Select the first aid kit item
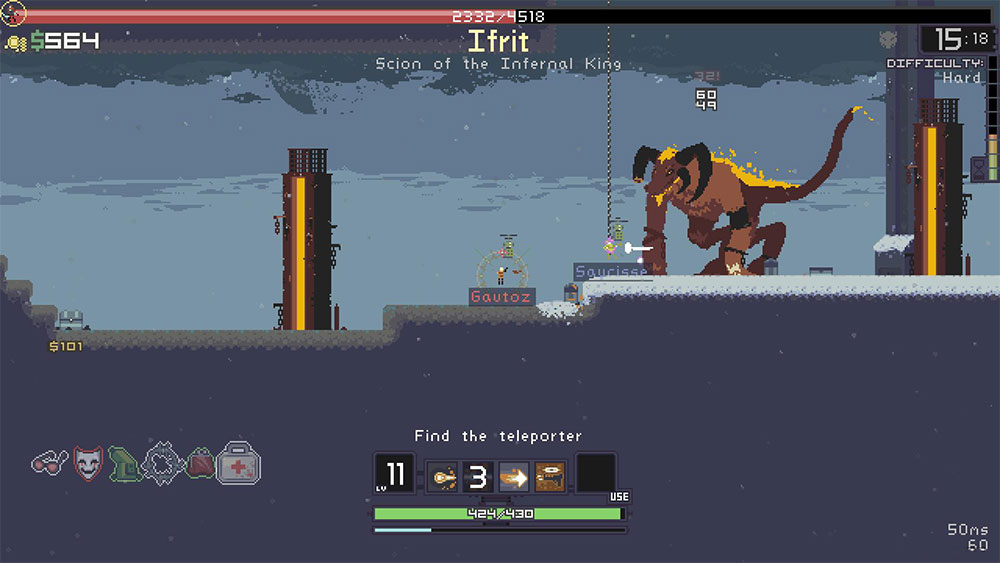The width and height of the screenshot is (1000, 563). click(239, 463)
